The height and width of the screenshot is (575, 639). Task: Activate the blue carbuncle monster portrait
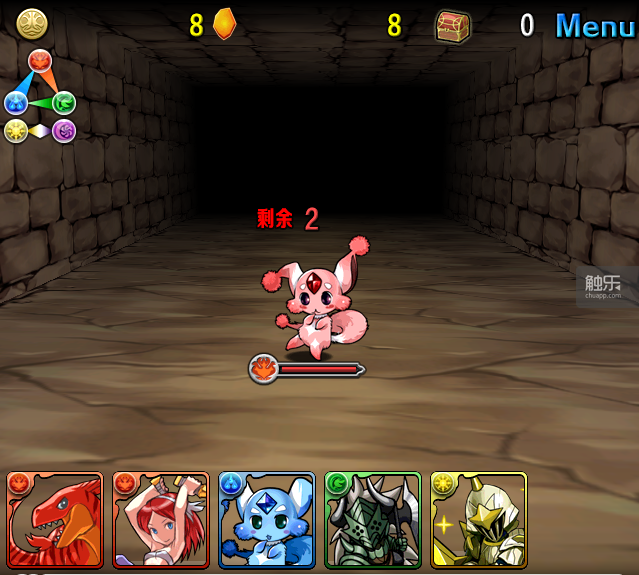[x=267, y=520]
